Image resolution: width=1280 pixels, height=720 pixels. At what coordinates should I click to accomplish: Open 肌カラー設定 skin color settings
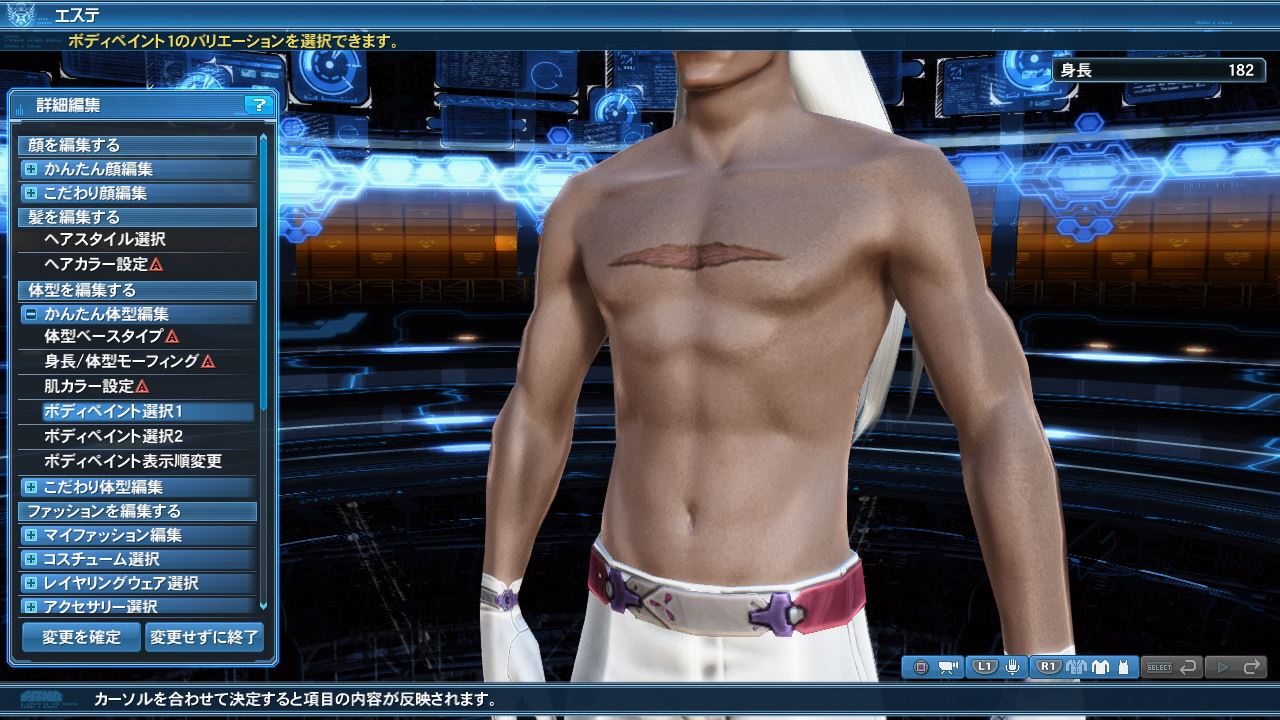point(89,386)
